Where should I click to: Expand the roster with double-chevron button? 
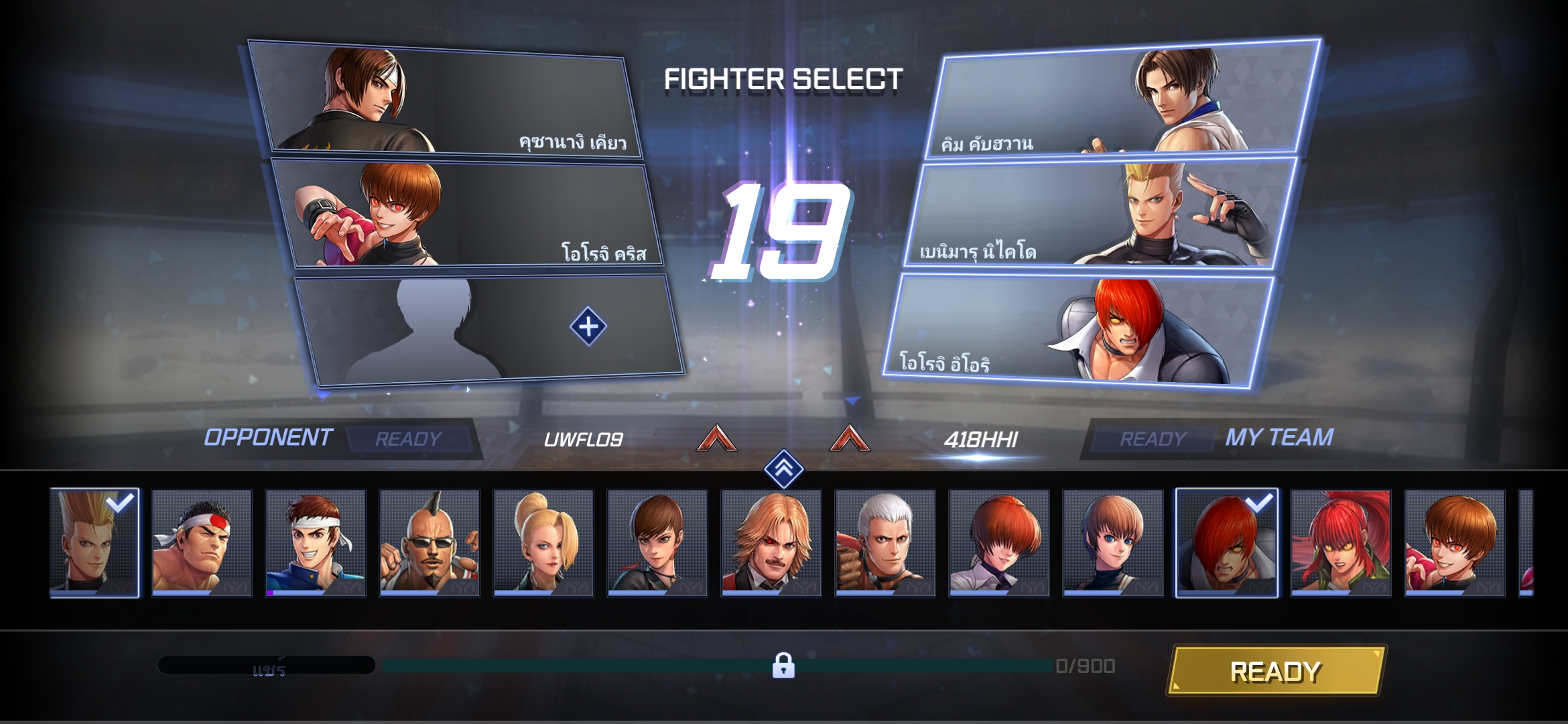click(783, 468)
